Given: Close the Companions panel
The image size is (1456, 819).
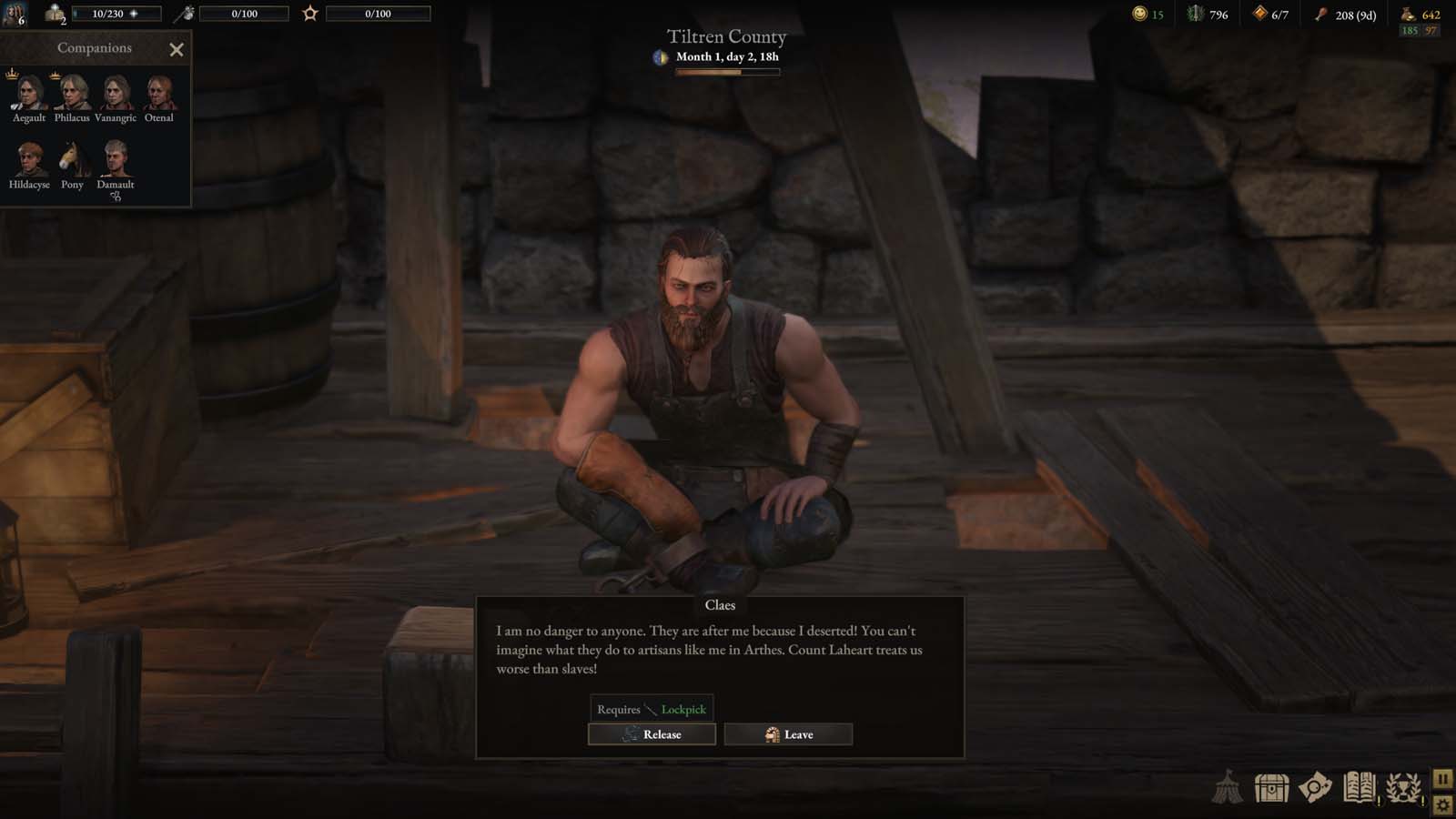Looking at the screenshot, I should point(177,49).
